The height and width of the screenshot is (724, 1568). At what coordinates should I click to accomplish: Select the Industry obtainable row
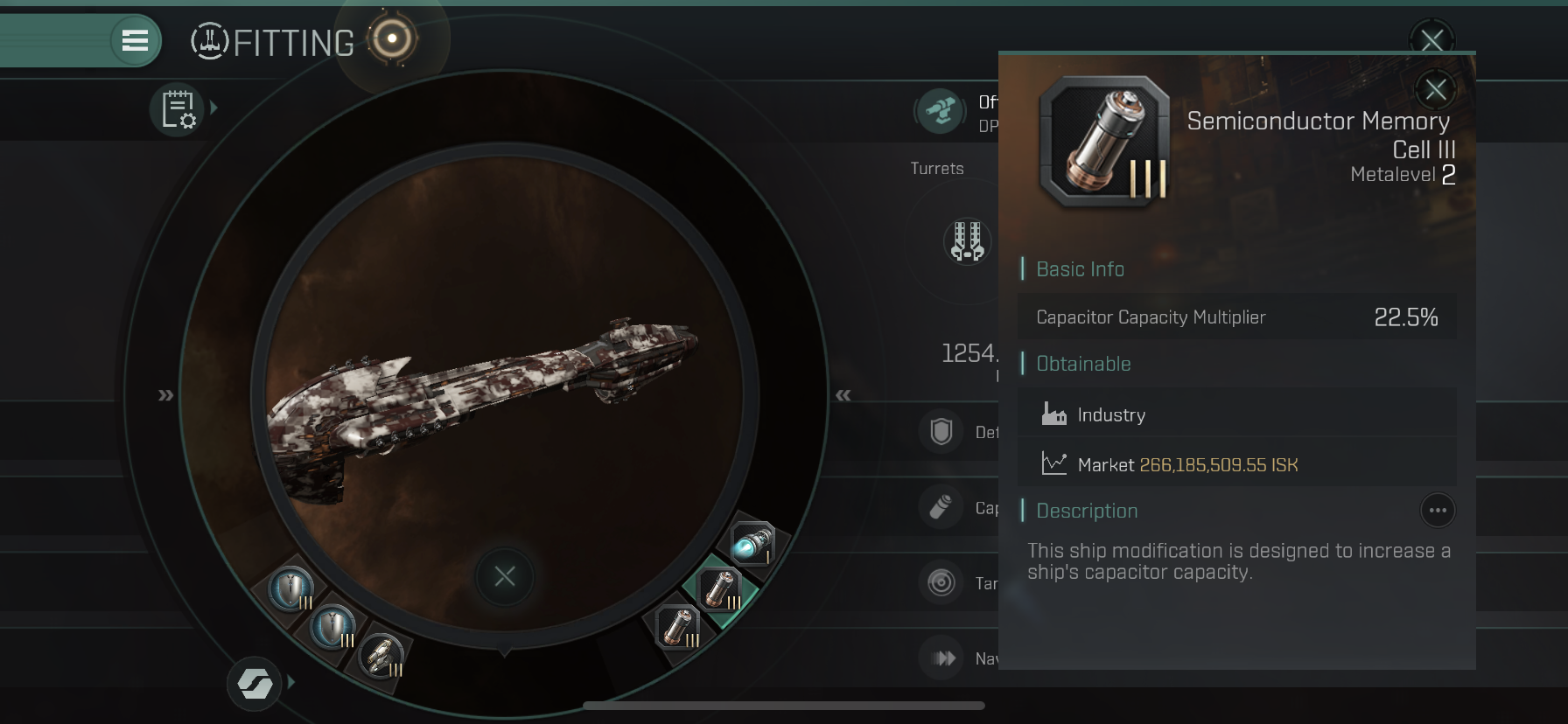[1237, 414]
